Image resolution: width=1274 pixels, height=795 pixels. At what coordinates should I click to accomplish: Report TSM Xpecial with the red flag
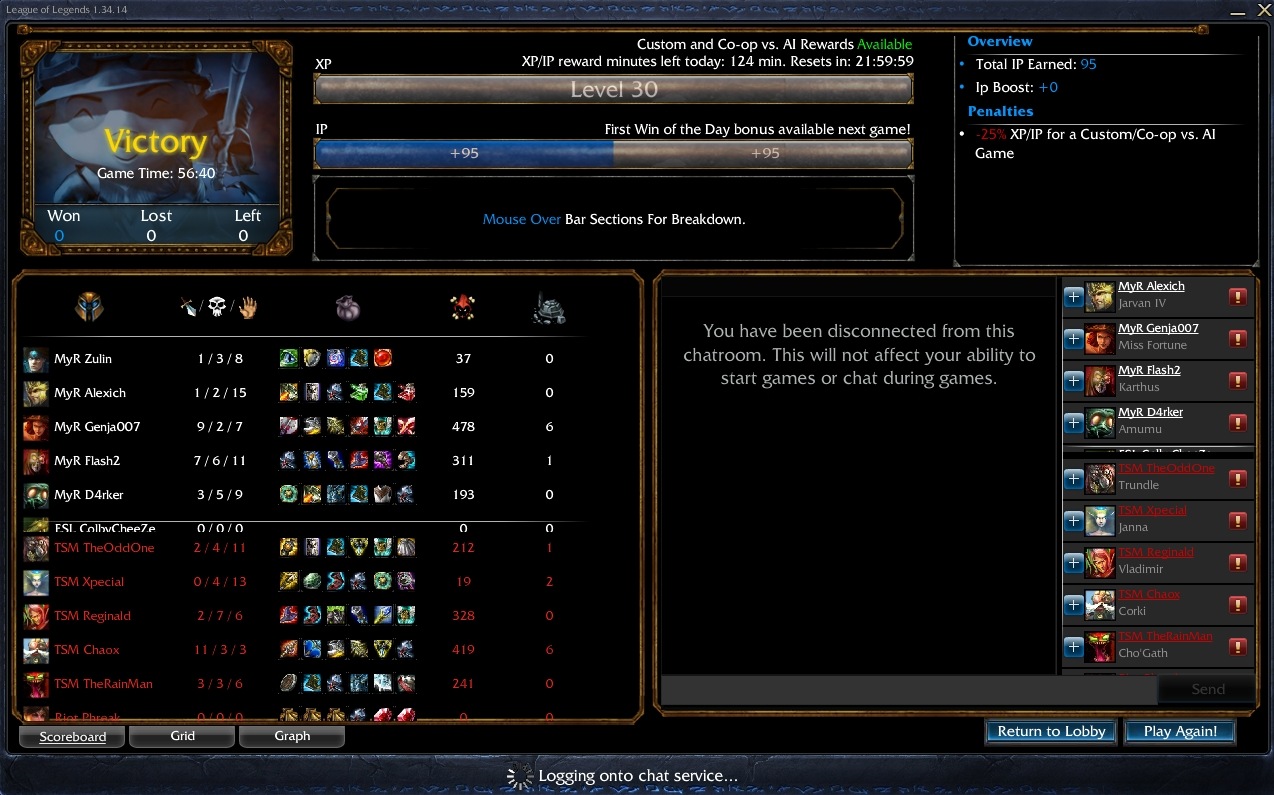pos(1237,521)
